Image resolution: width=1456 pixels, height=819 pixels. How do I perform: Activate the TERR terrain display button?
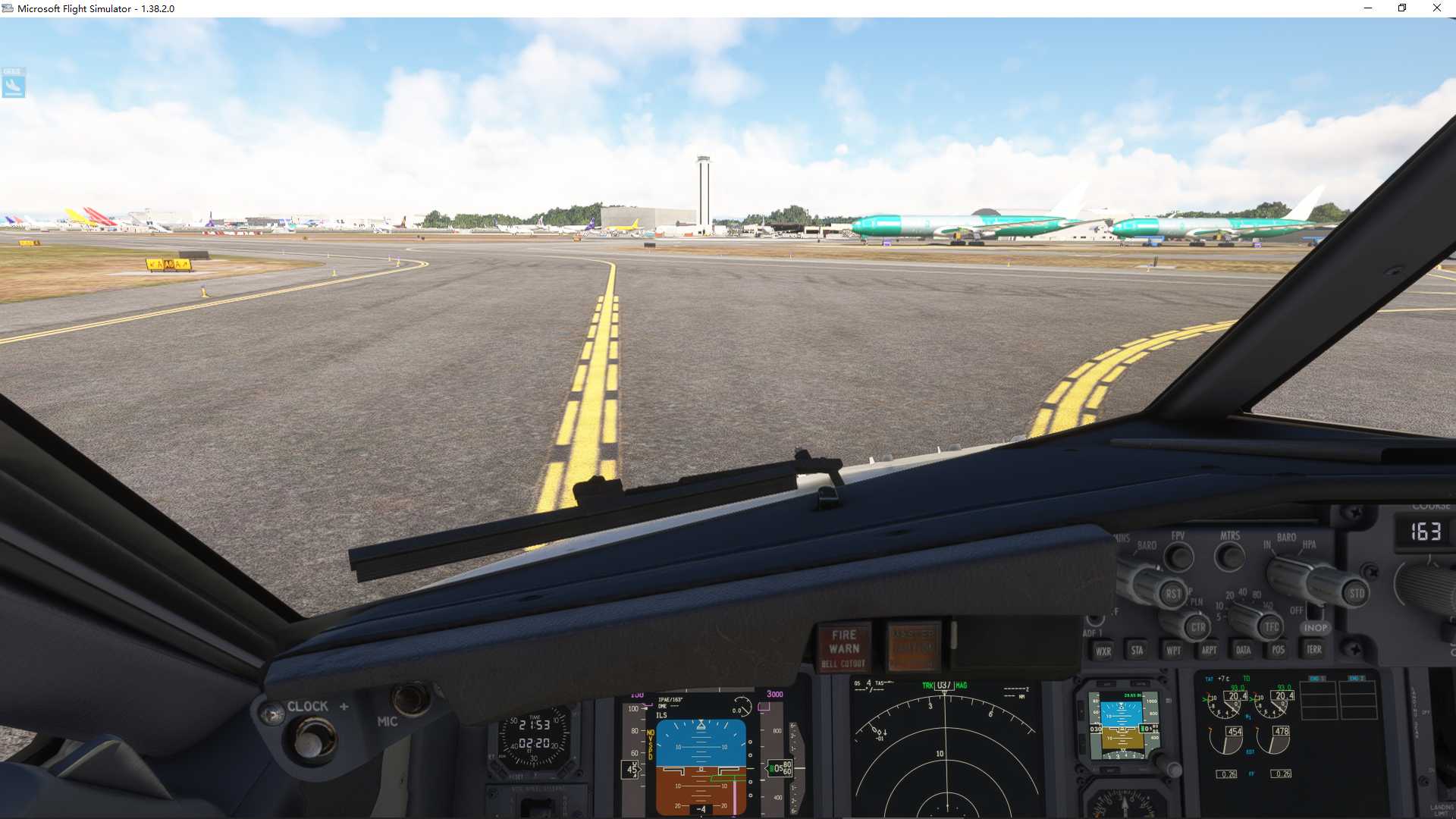(1314, 650)
